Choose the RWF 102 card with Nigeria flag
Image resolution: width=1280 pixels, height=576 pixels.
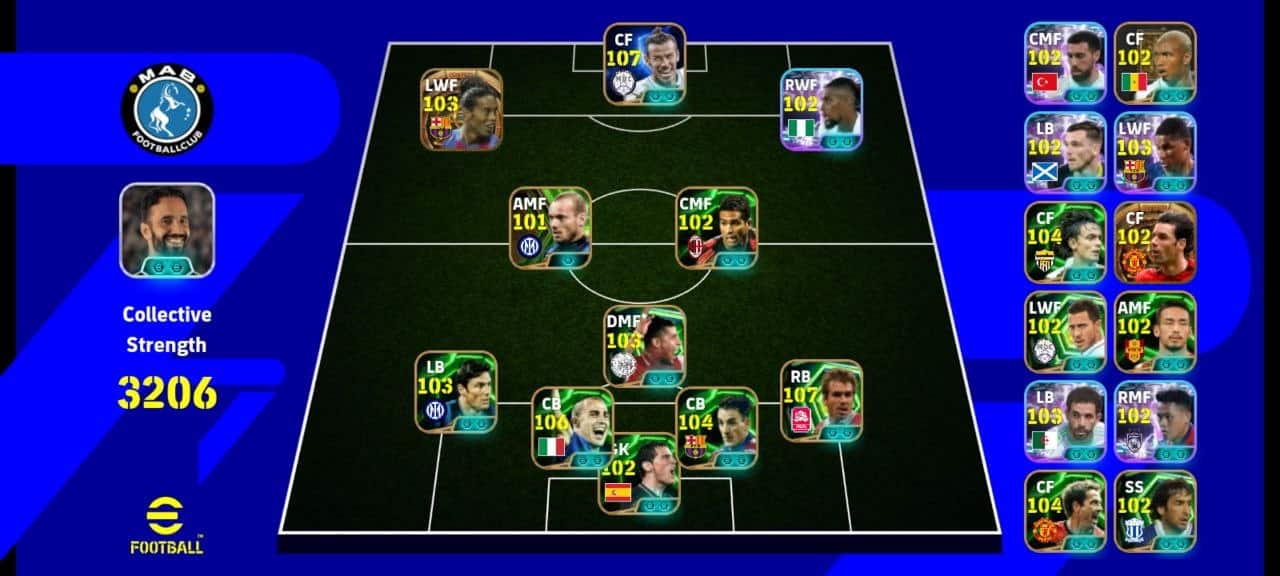click(821, 109)
